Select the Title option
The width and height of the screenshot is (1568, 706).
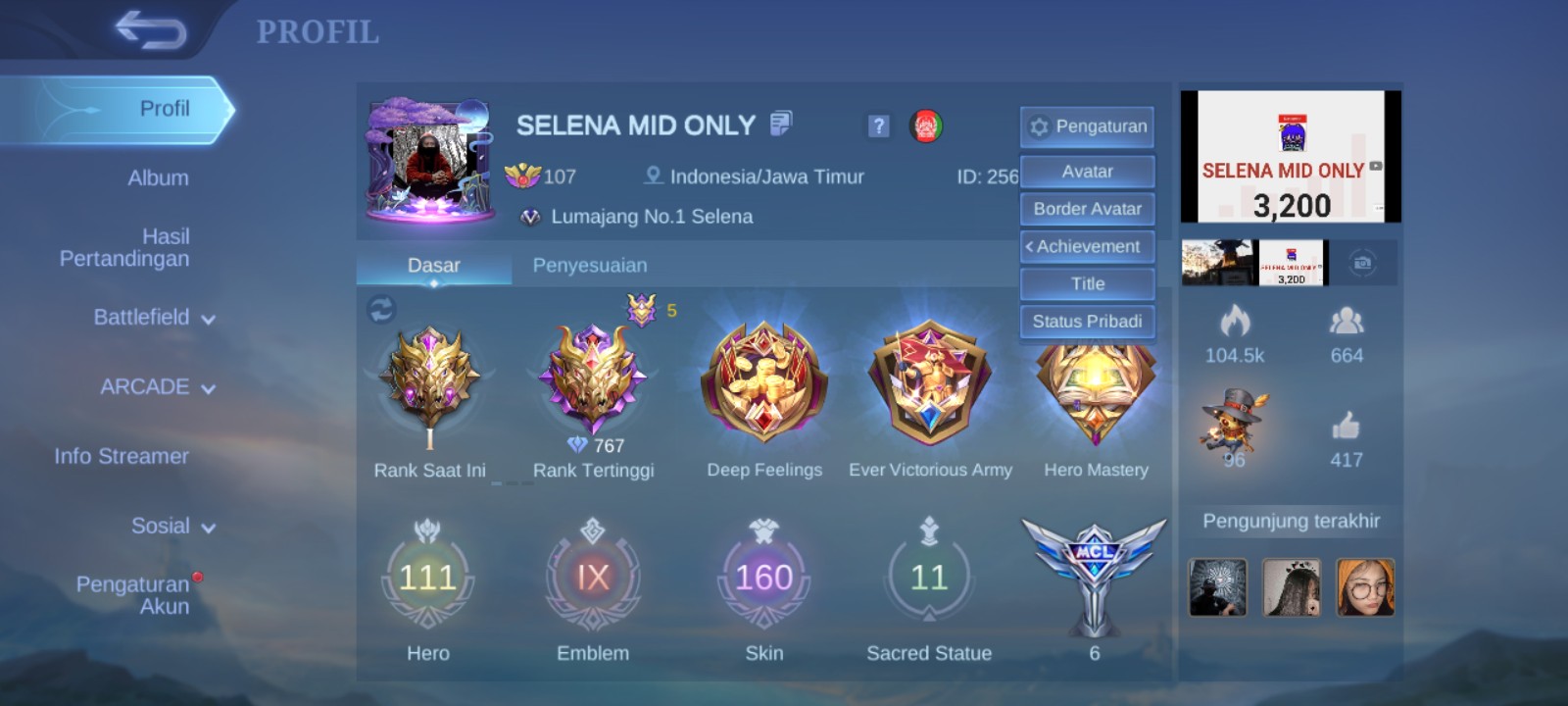point(1088,283)
